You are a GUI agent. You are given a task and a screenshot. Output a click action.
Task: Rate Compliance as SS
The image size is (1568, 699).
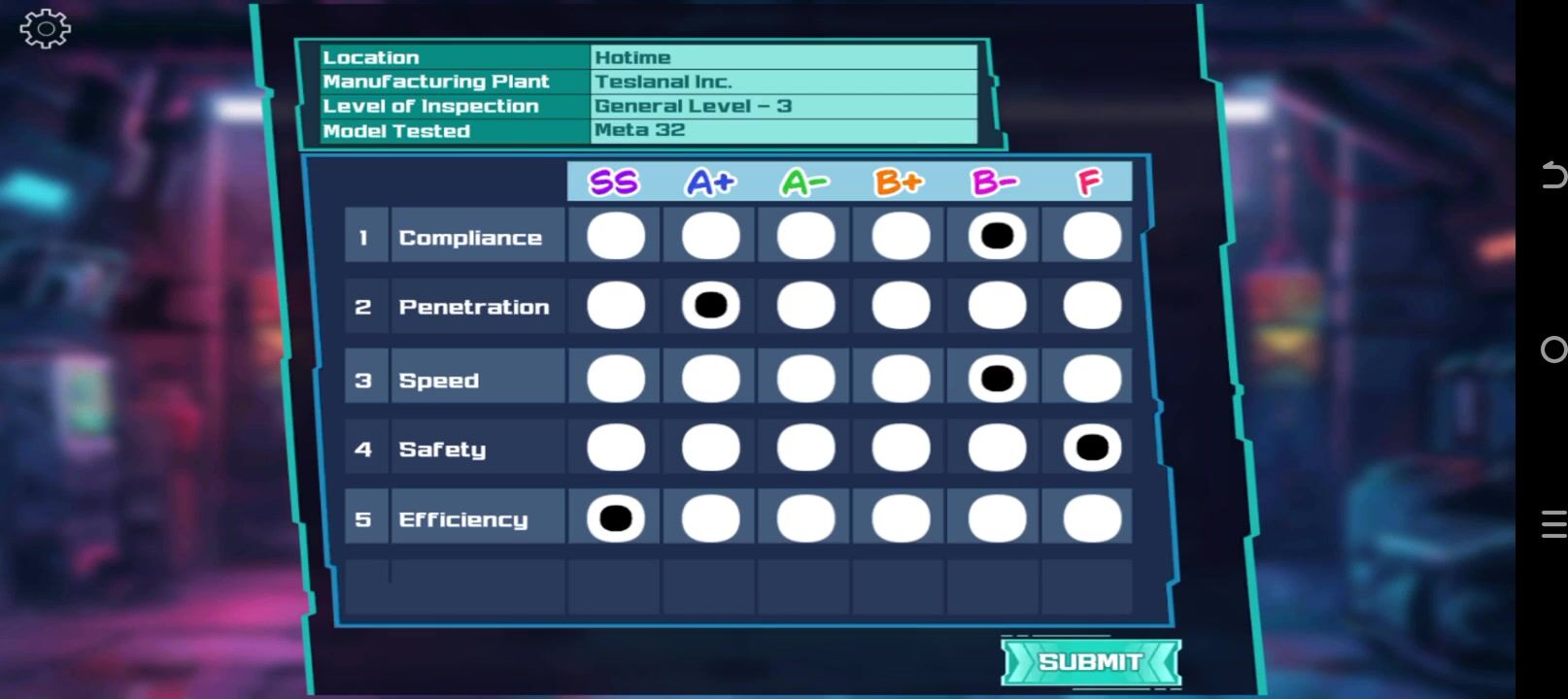pos(616,236)
